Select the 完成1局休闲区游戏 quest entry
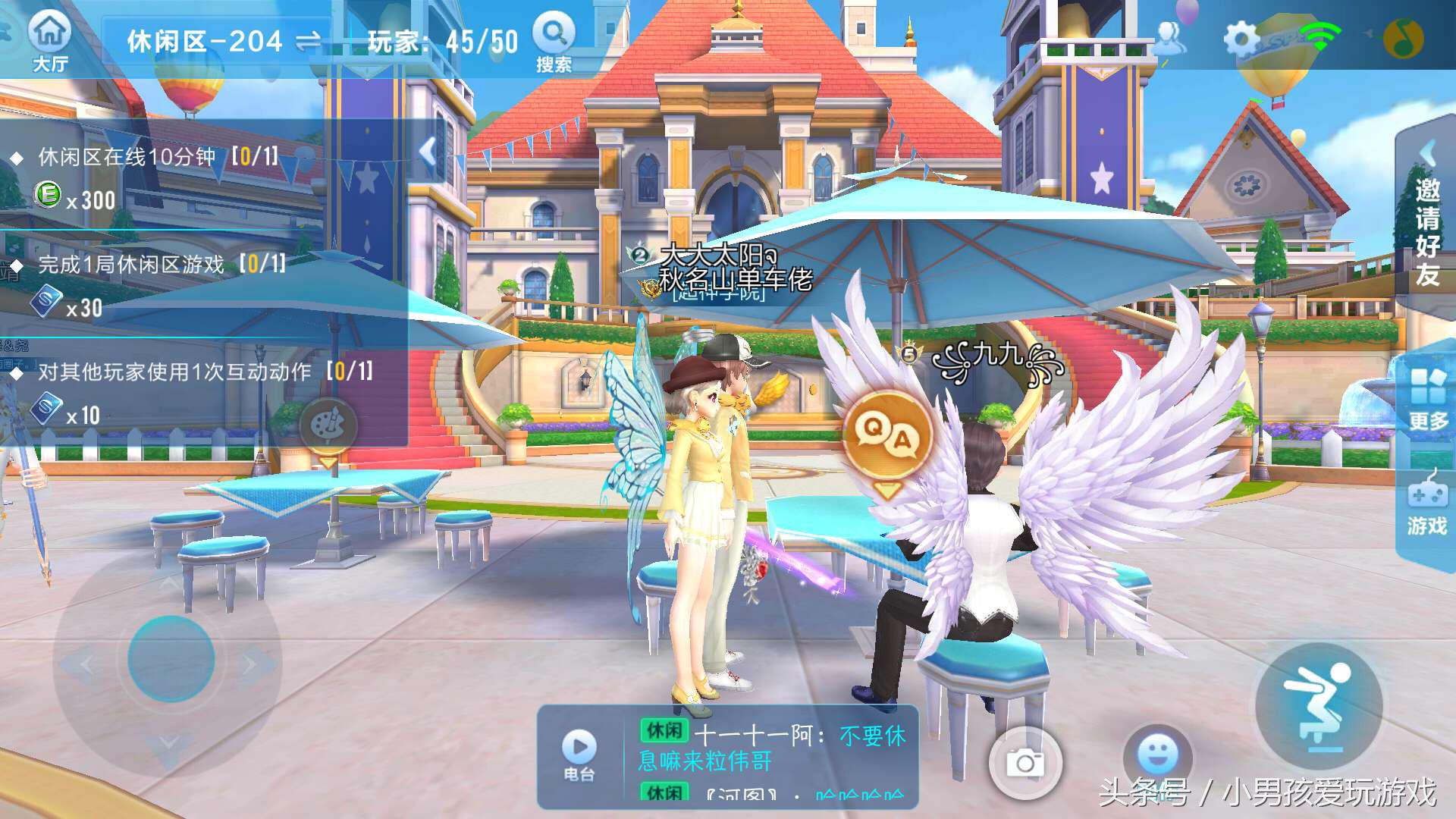Image resolution: width=1456 pixels, height=819 pixels. tap(162, 265)
